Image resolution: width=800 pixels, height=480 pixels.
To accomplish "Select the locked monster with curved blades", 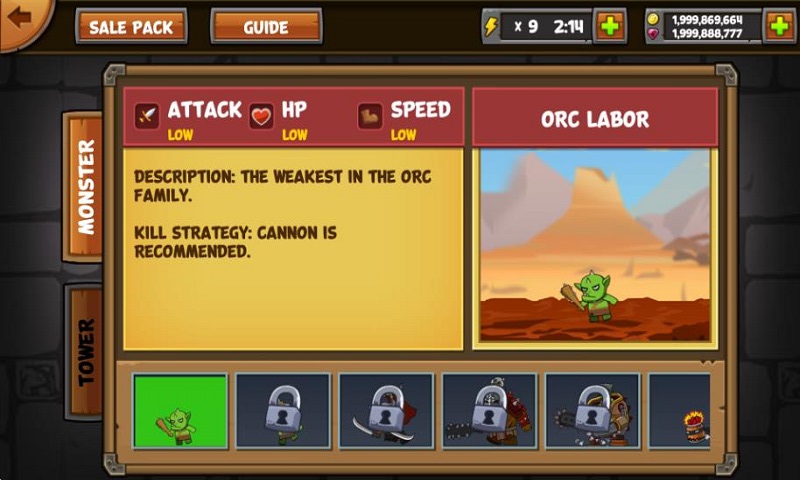I will [386, 410].
